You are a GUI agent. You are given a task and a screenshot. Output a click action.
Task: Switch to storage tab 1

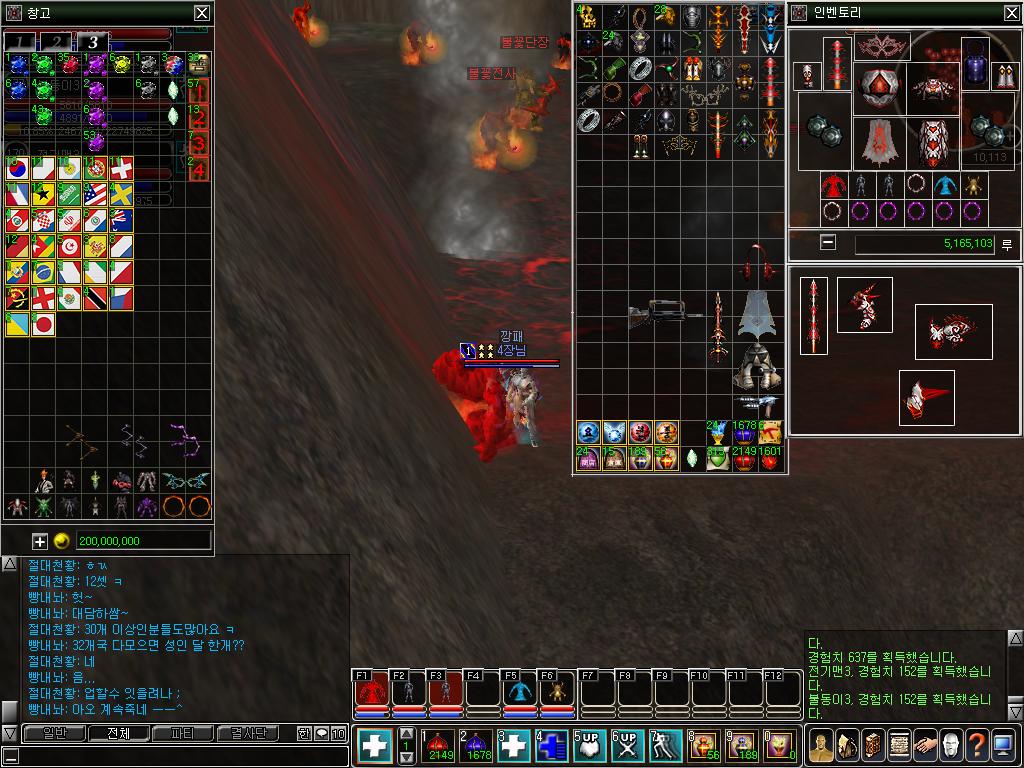[20, 41]
